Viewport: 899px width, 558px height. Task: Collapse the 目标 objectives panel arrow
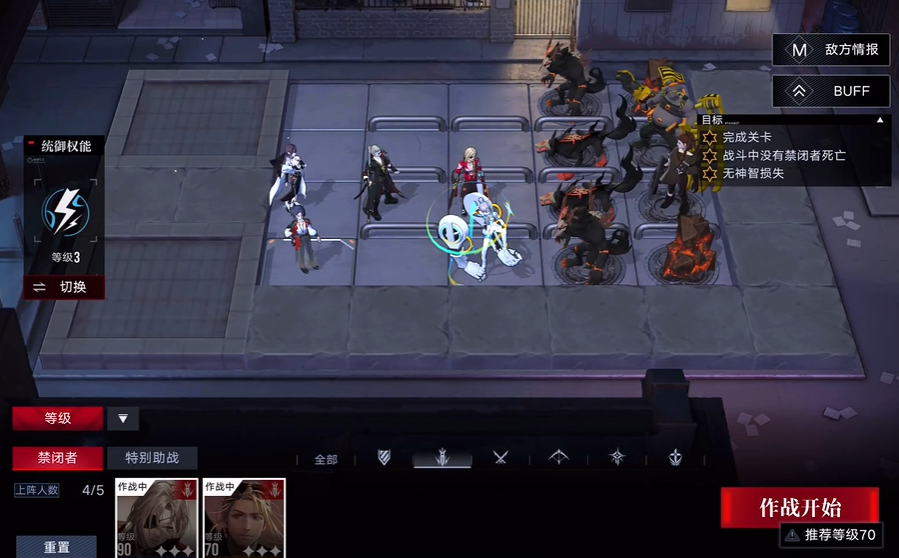(x=880, y=120)
